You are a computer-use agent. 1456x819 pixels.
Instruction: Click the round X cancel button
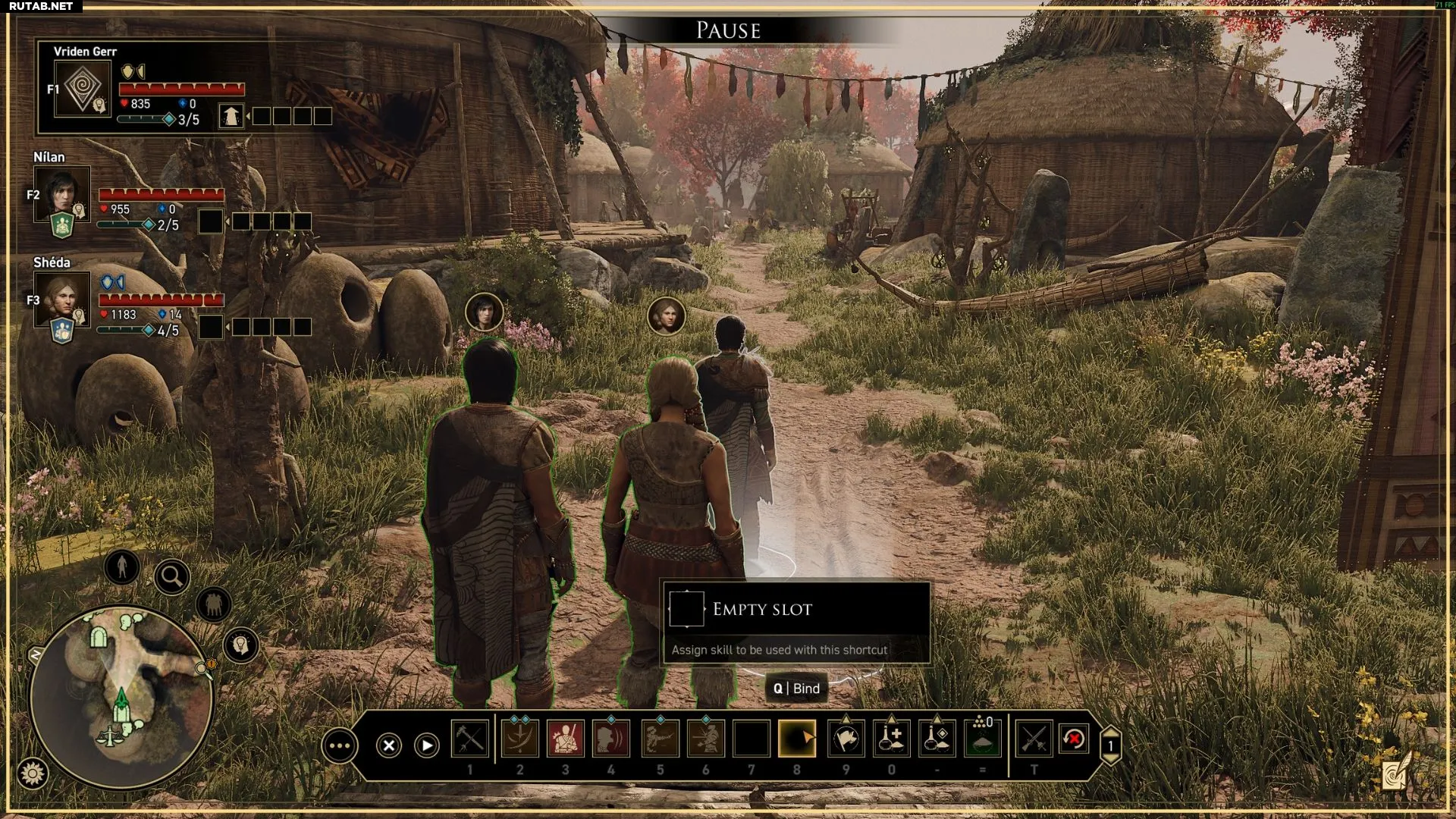(389, 745)
